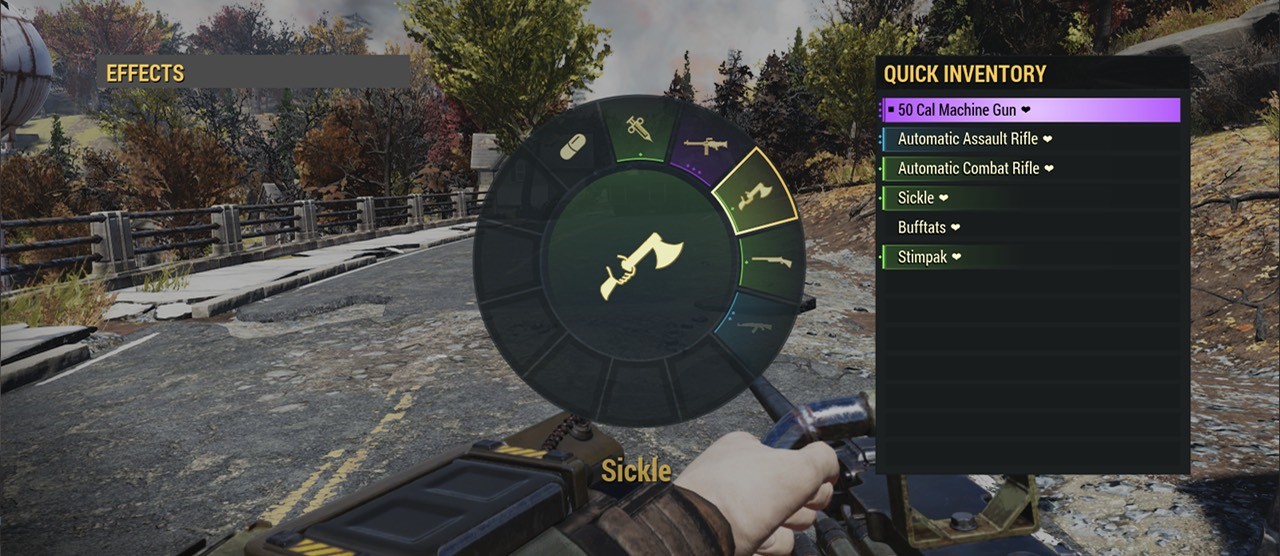Pick the blue-edged assault rifle wheel slot
This screenshot has width=1280, height=556.
click(x=757, y=326)
